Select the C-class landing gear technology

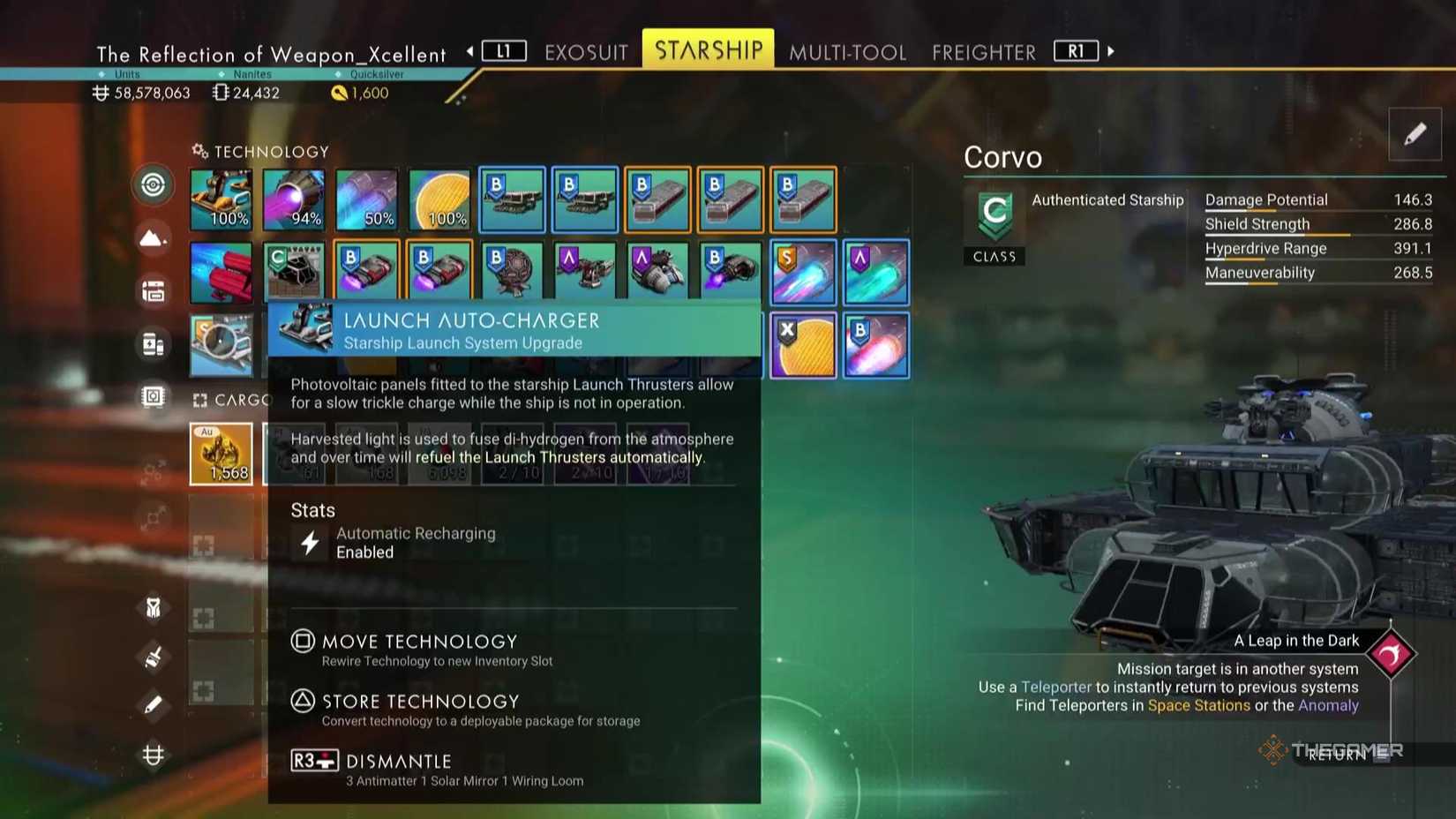294,271
